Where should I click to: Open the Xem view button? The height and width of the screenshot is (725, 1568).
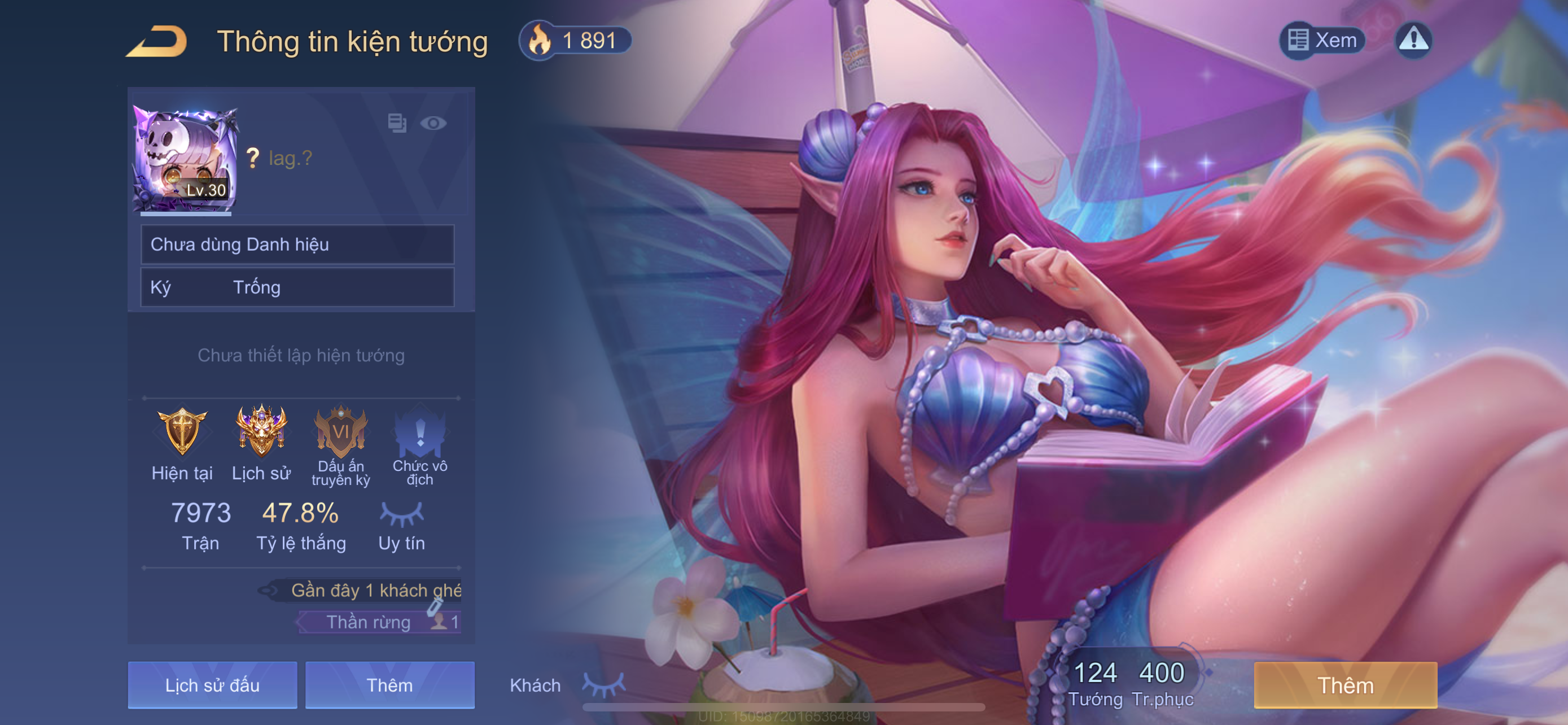[x=1322, y=40]
